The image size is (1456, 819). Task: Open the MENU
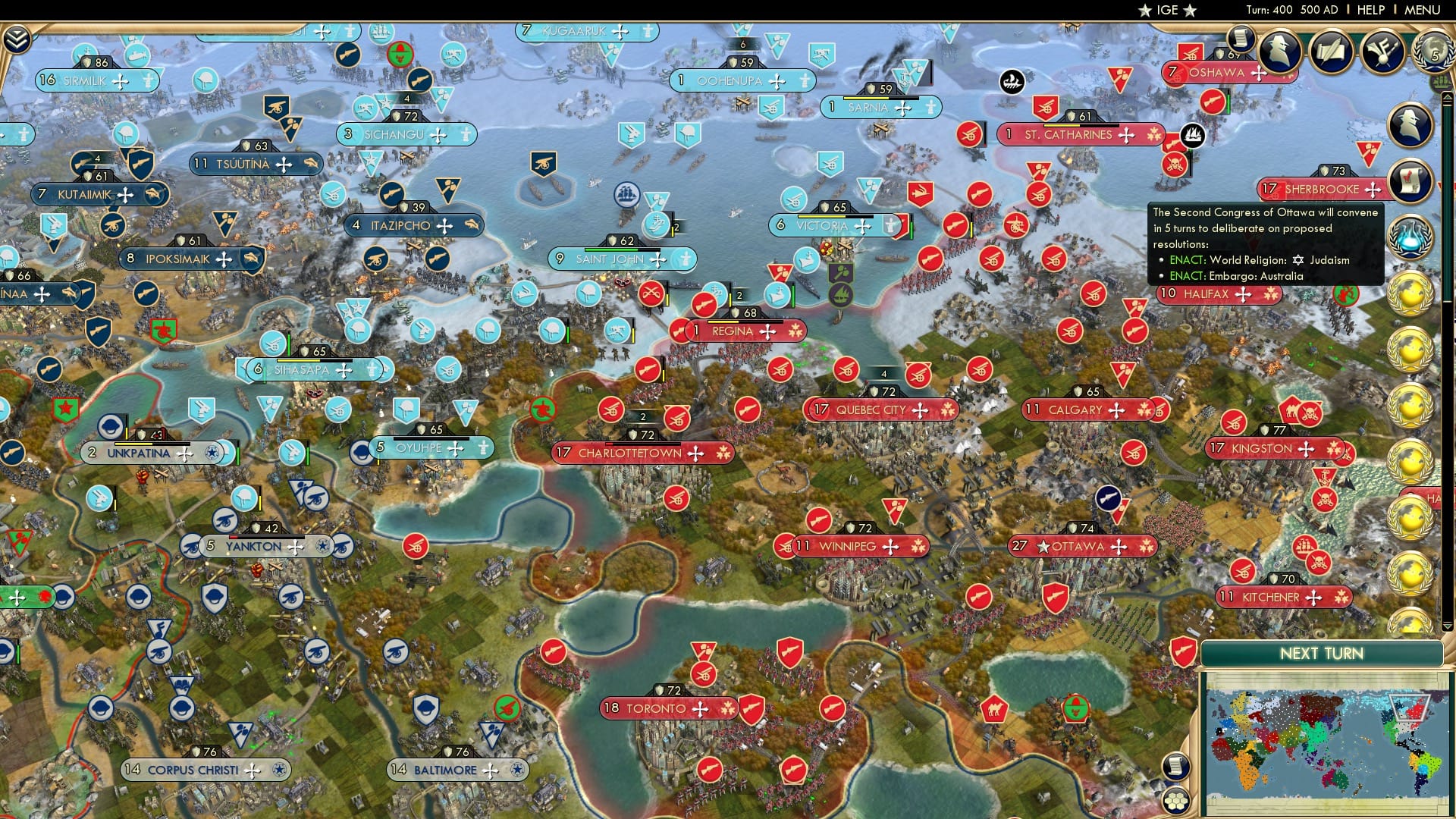pyautogui.click(x=1424, y=10)
